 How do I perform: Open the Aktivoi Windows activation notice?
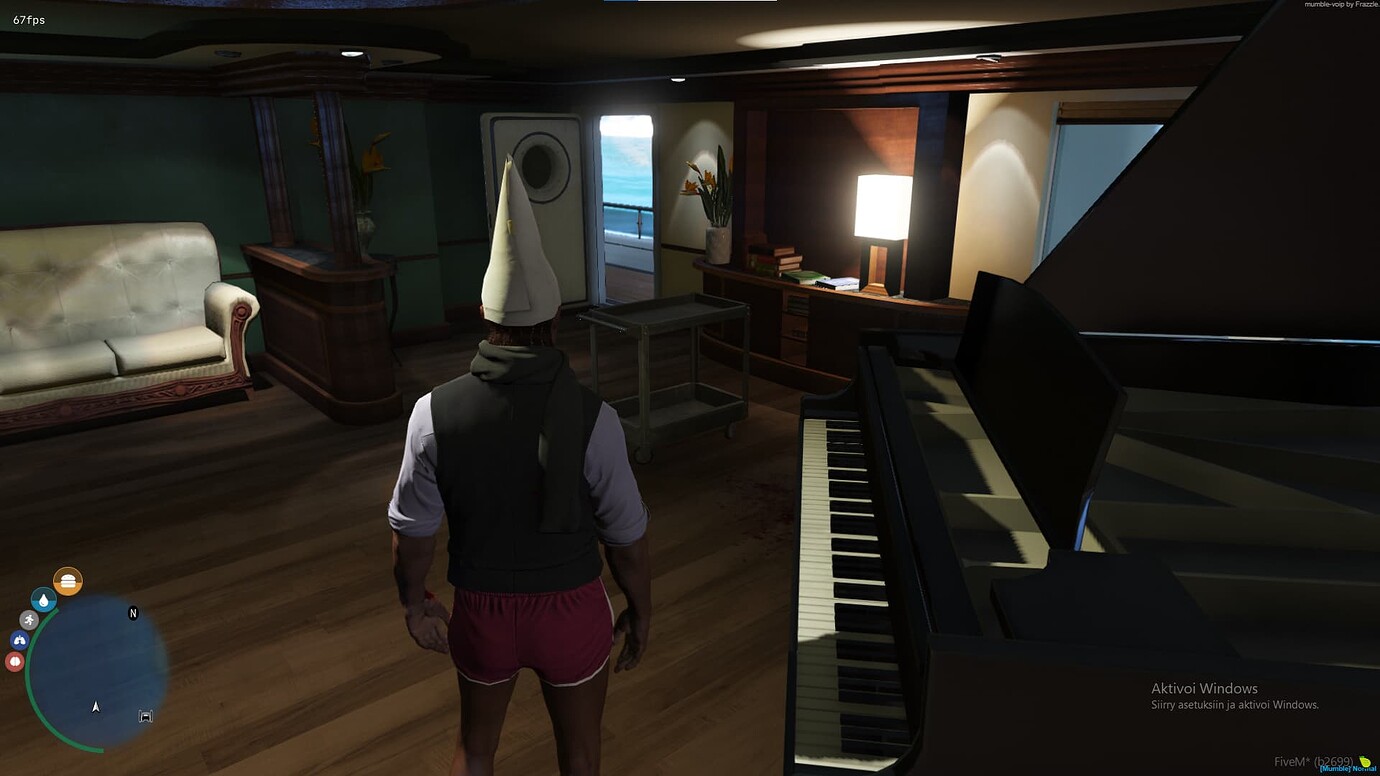(1205, 688)
